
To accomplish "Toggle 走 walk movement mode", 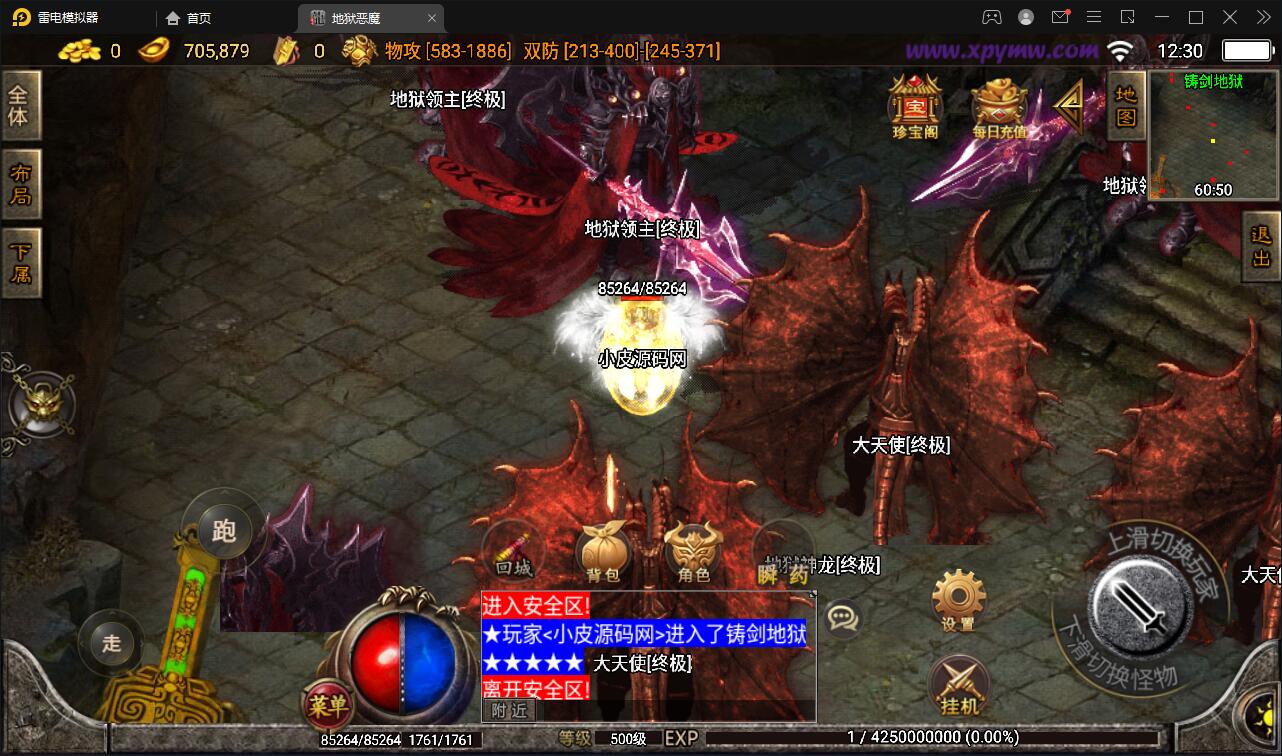I will click(x=111, y=644).
